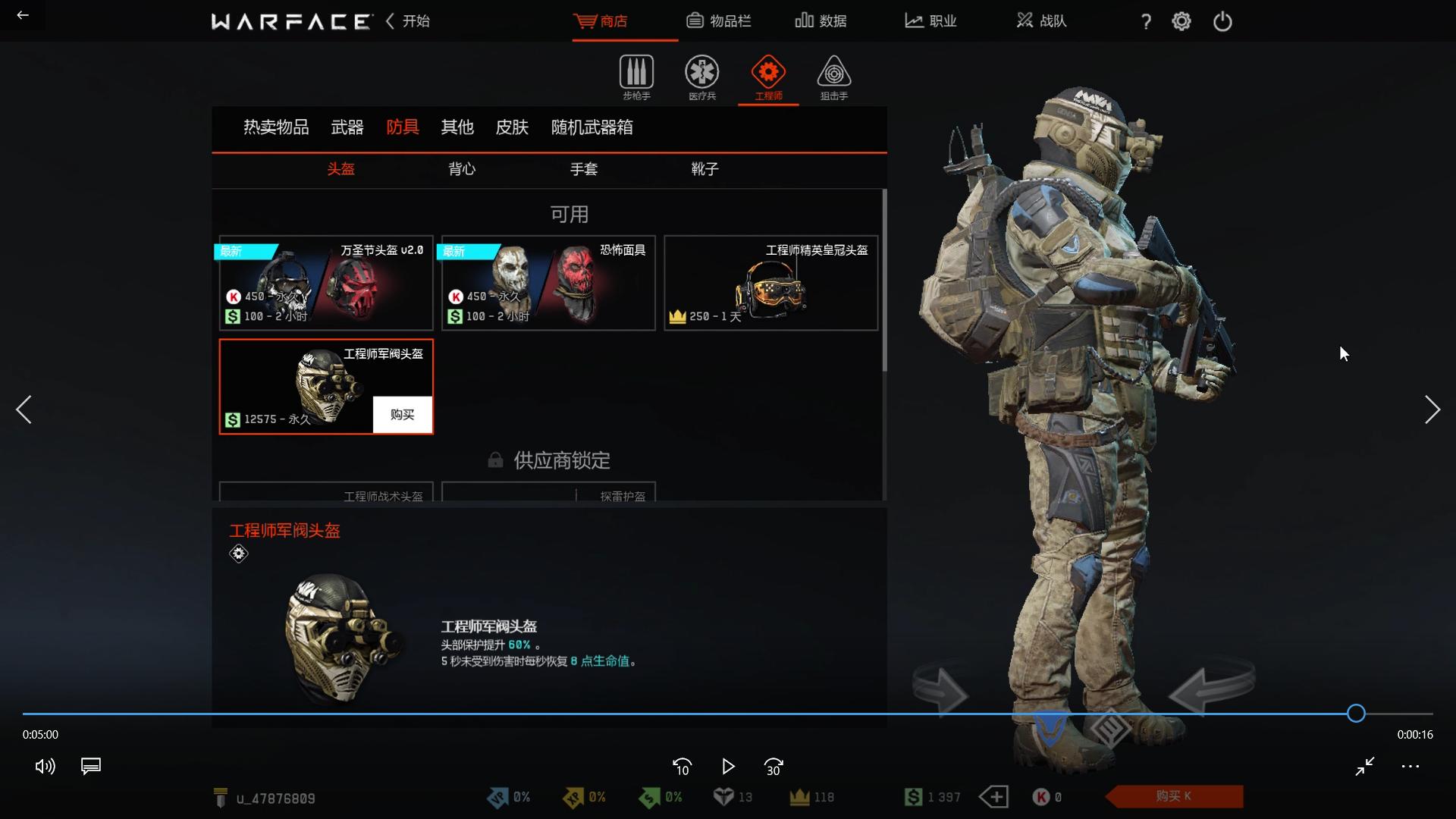The image size is (1456, 819).
Task: Play the video
Action: (x=728, y=767)
